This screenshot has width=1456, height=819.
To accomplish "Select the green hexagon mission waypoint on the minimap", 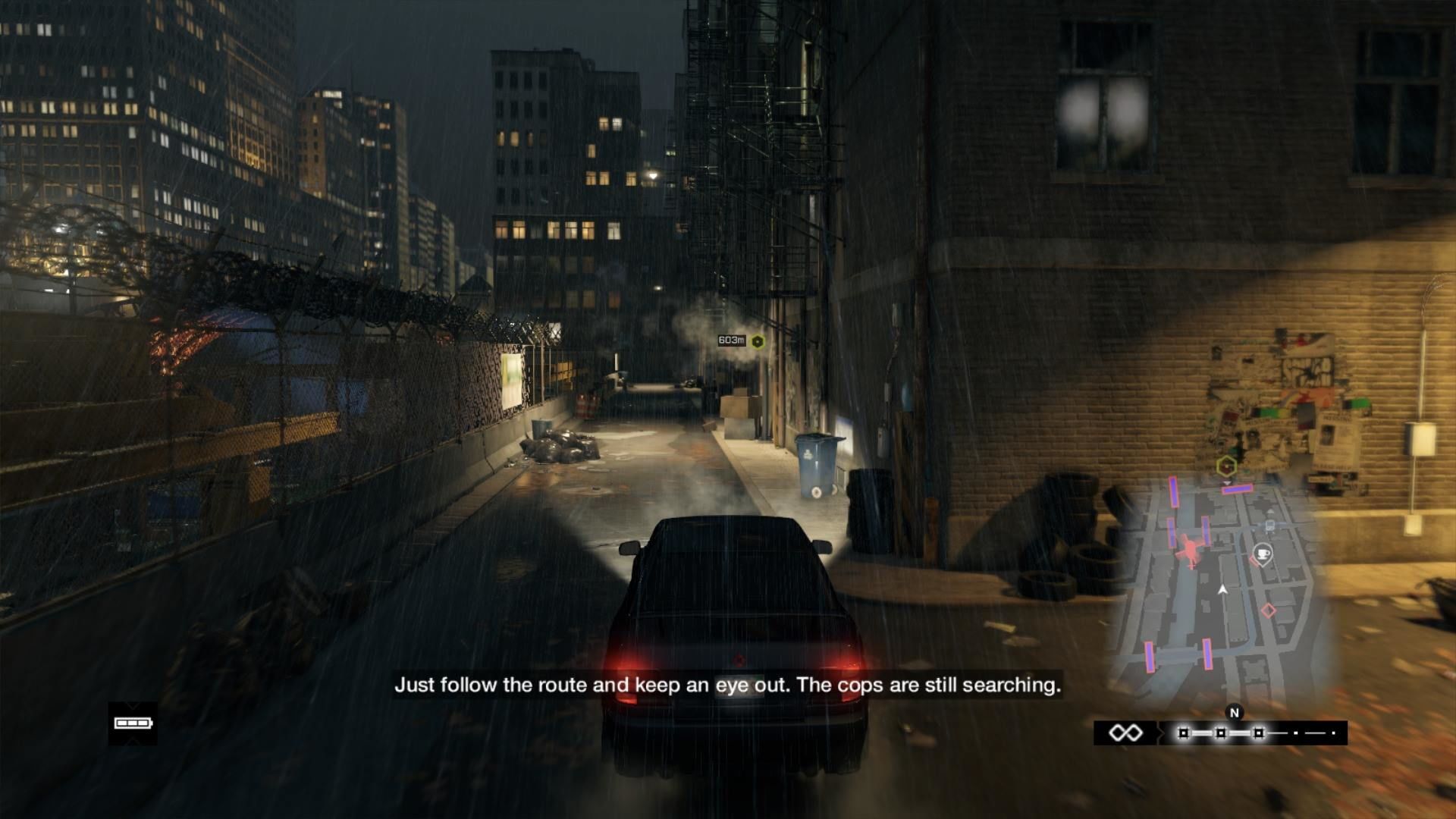I will point(1226,466).
